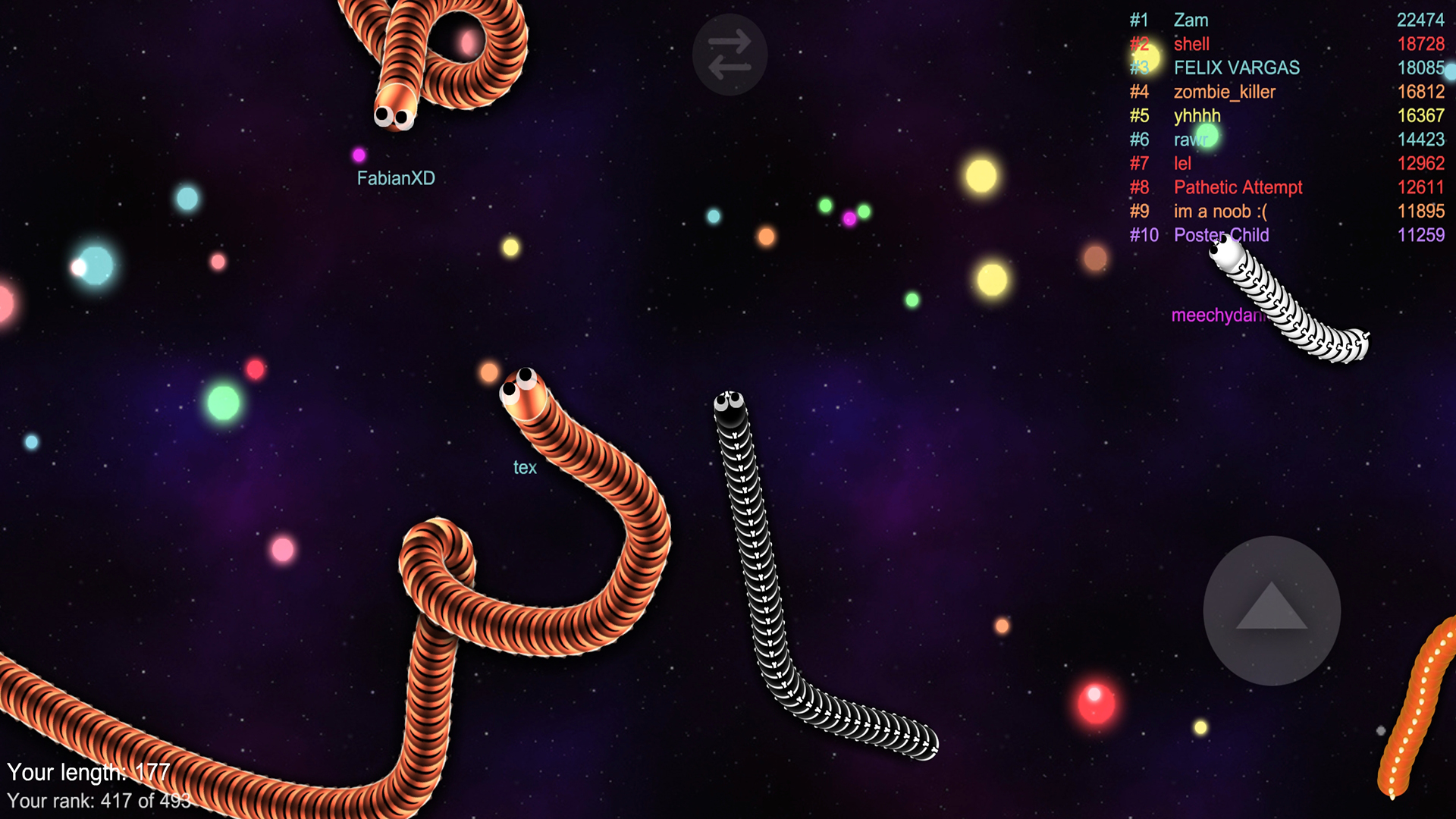Select the black snake's head

click(x=730, y=406)
